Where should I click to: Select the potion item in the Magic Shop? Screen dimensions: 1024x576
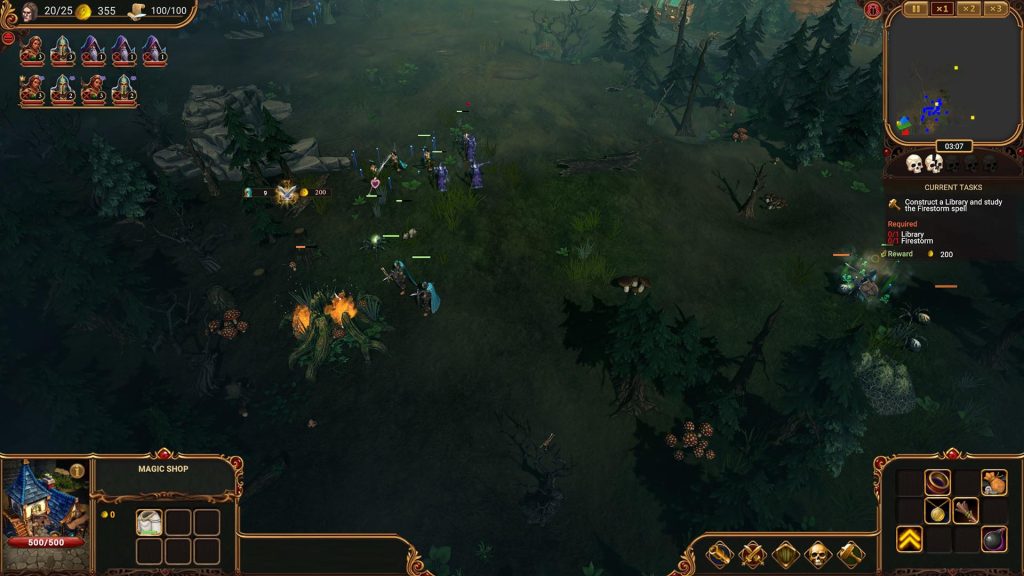click(x=149, y=523)
